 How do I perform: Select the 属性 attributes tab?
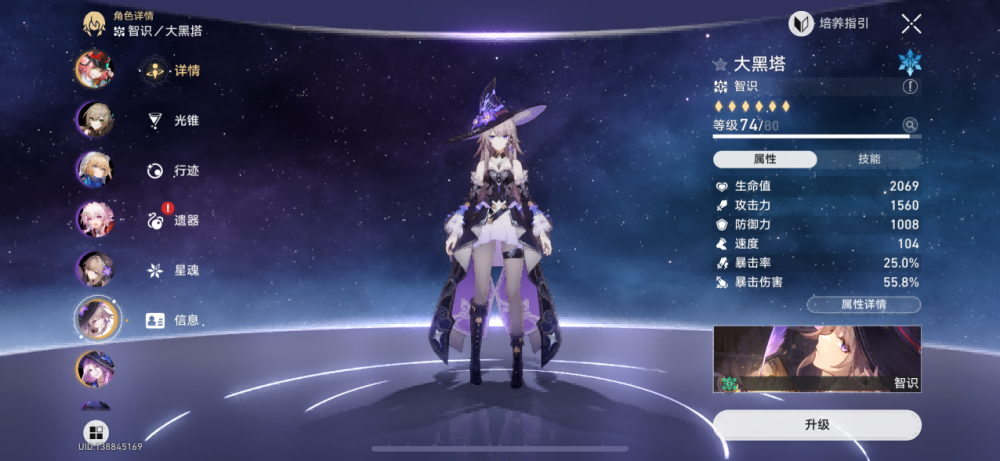coord(765,159)
